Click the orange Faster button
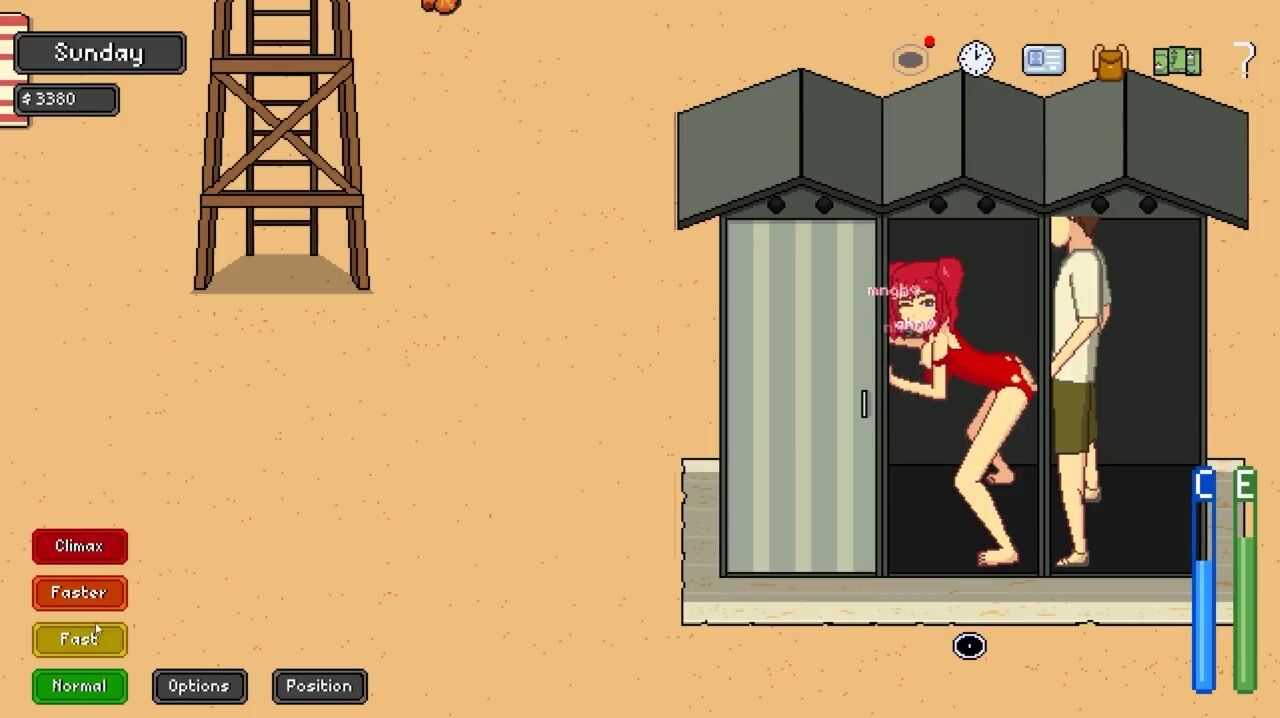Viewport: 1280px width, 718px height. (x=79, y=593)
